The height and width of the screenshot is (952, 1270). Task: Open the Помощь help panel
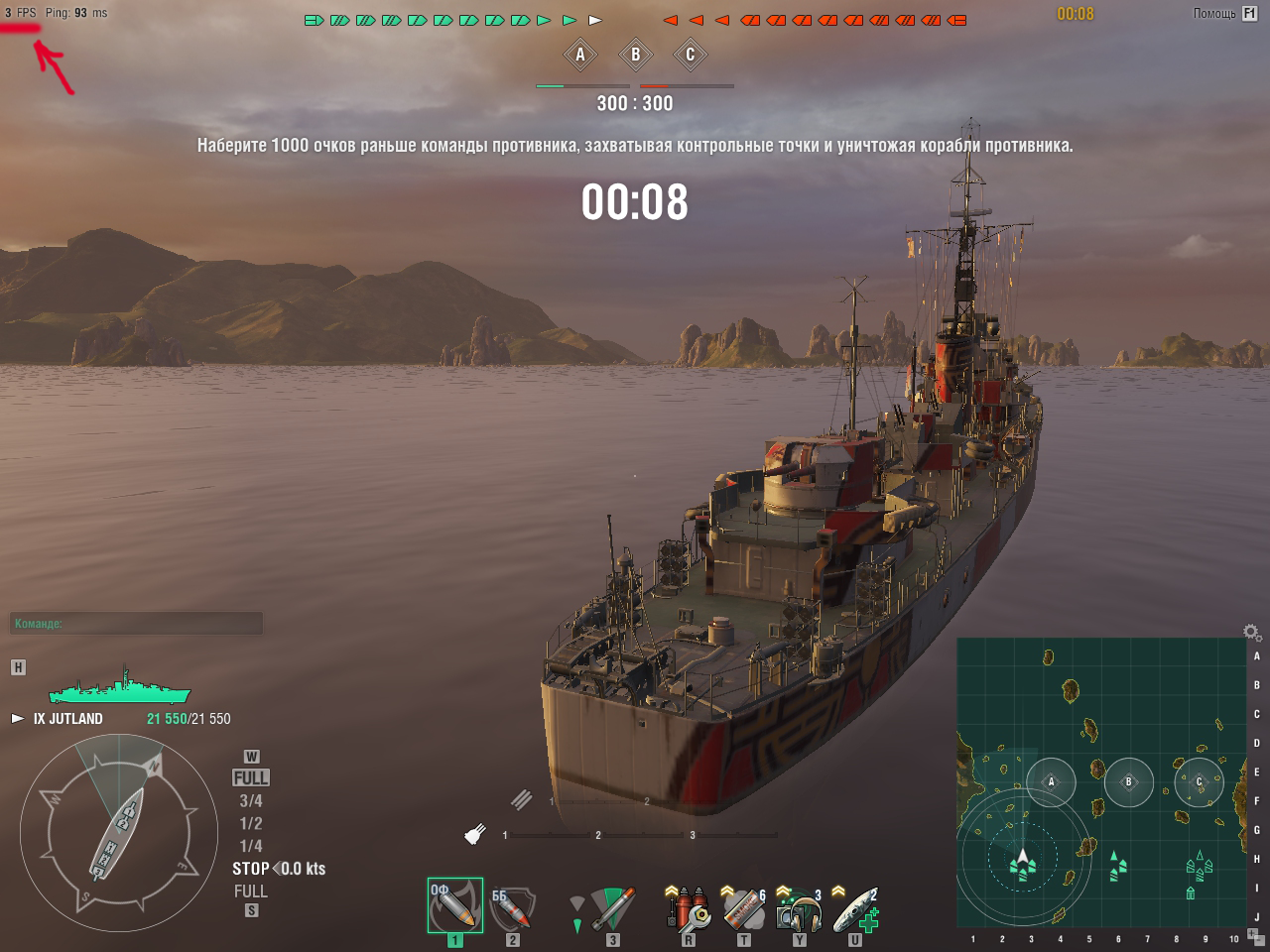click(x=1225, y=14)
